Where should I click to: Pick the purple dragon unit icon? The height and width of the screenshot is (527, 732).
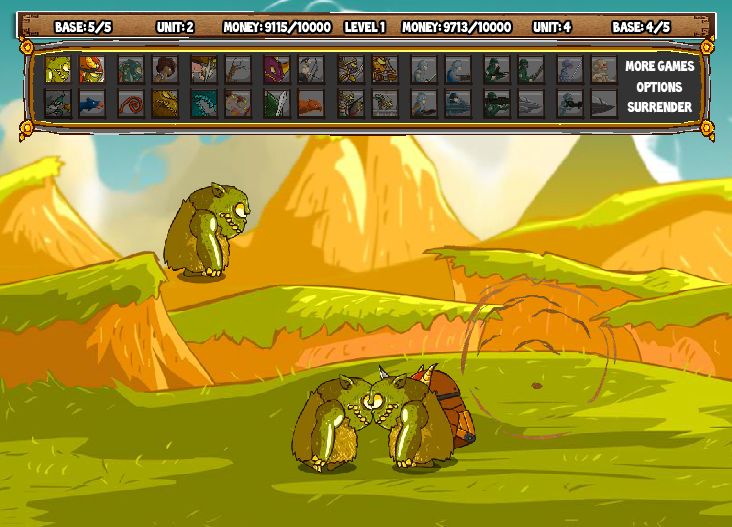(276, 69)
